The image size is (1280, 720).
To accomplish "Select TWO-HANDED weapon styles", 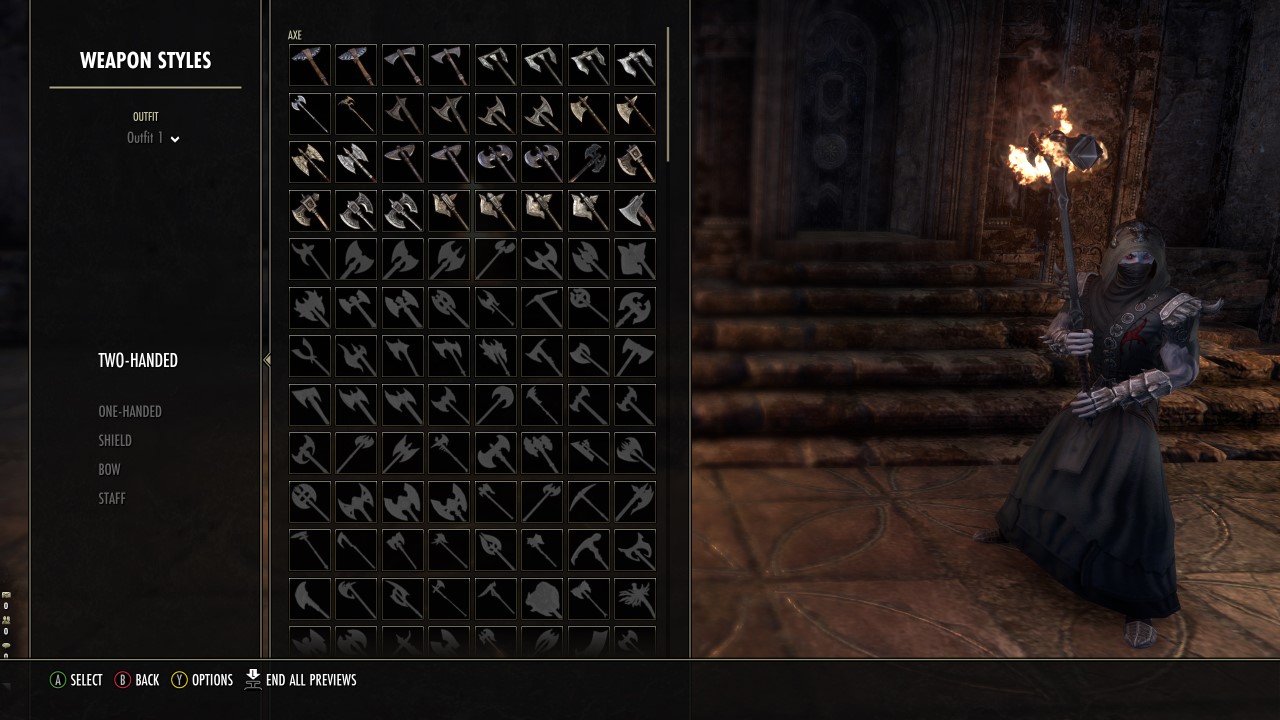I will click(138, 360).
